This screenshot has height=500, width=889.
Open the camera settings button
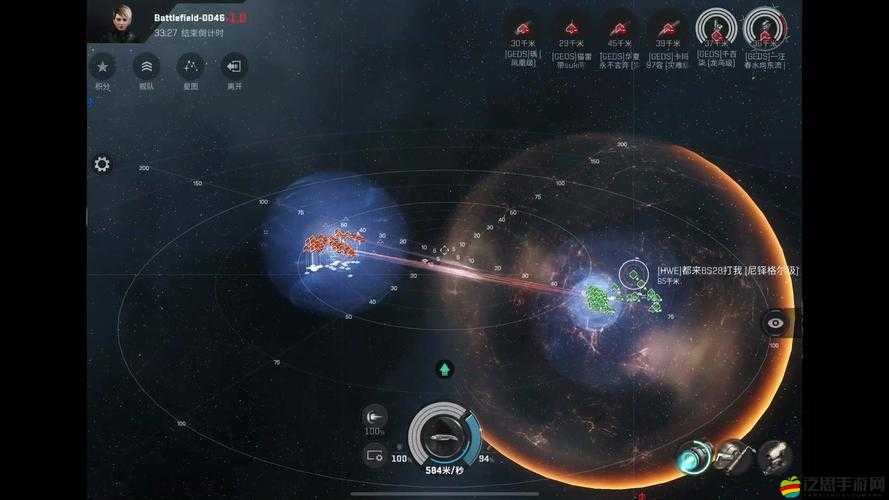tap(375, 455)
